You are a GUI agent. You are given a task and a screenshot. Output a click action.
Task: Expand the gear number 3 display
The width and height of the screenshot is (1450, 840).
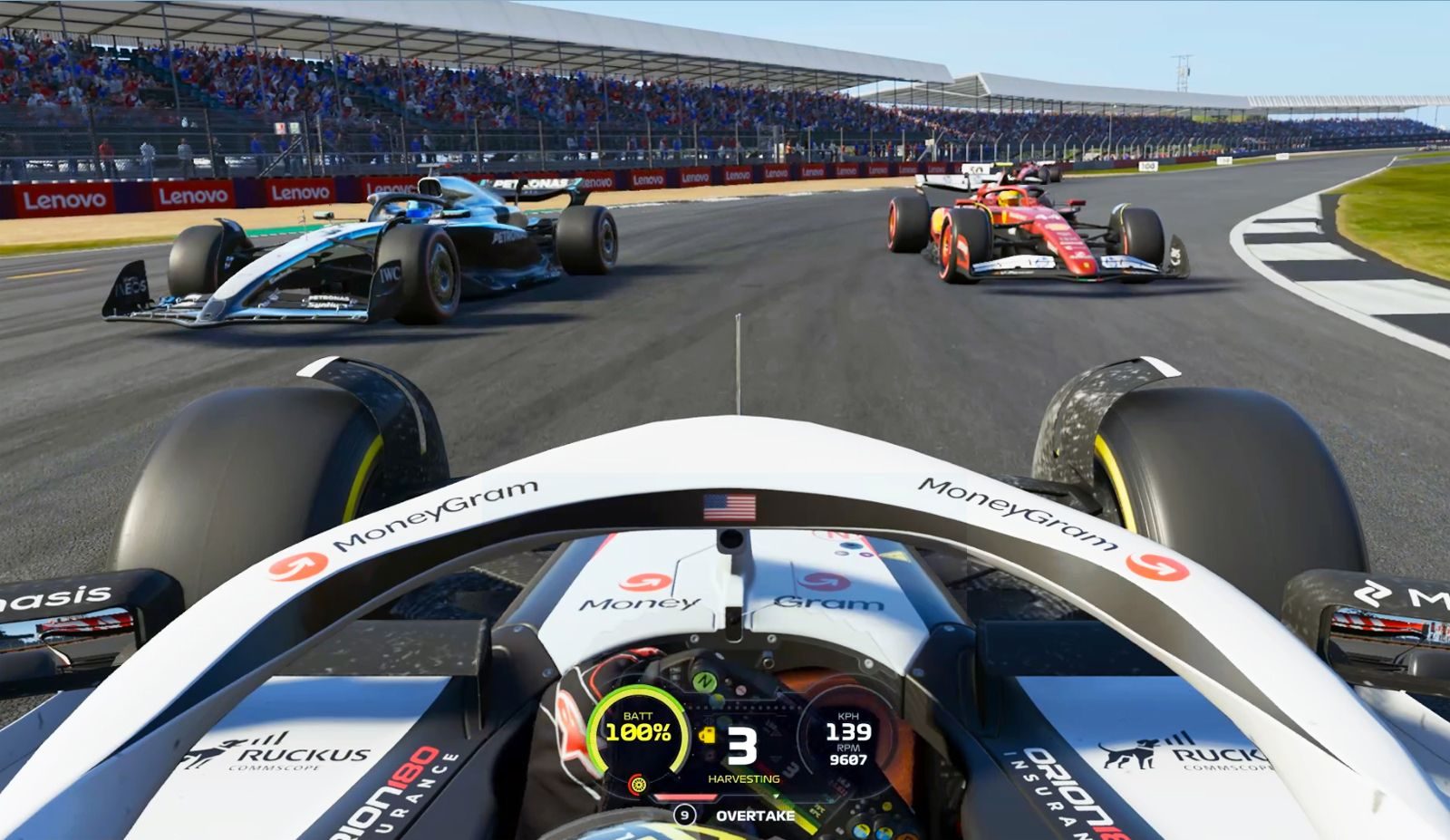[x=741, y=746]
